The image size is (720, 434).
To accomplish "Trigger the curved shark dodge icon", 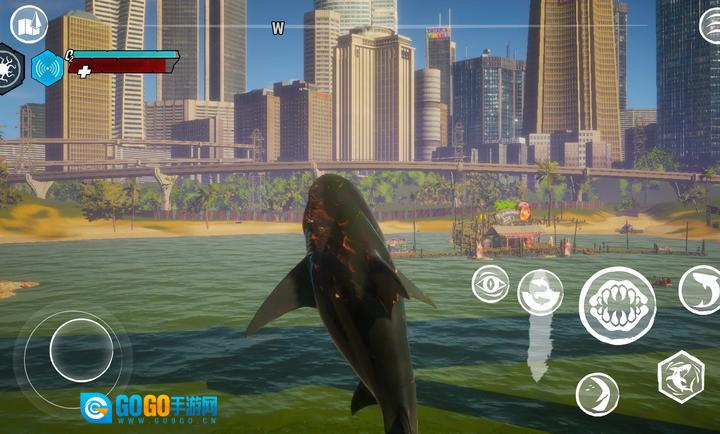I will tap(700, 290).
